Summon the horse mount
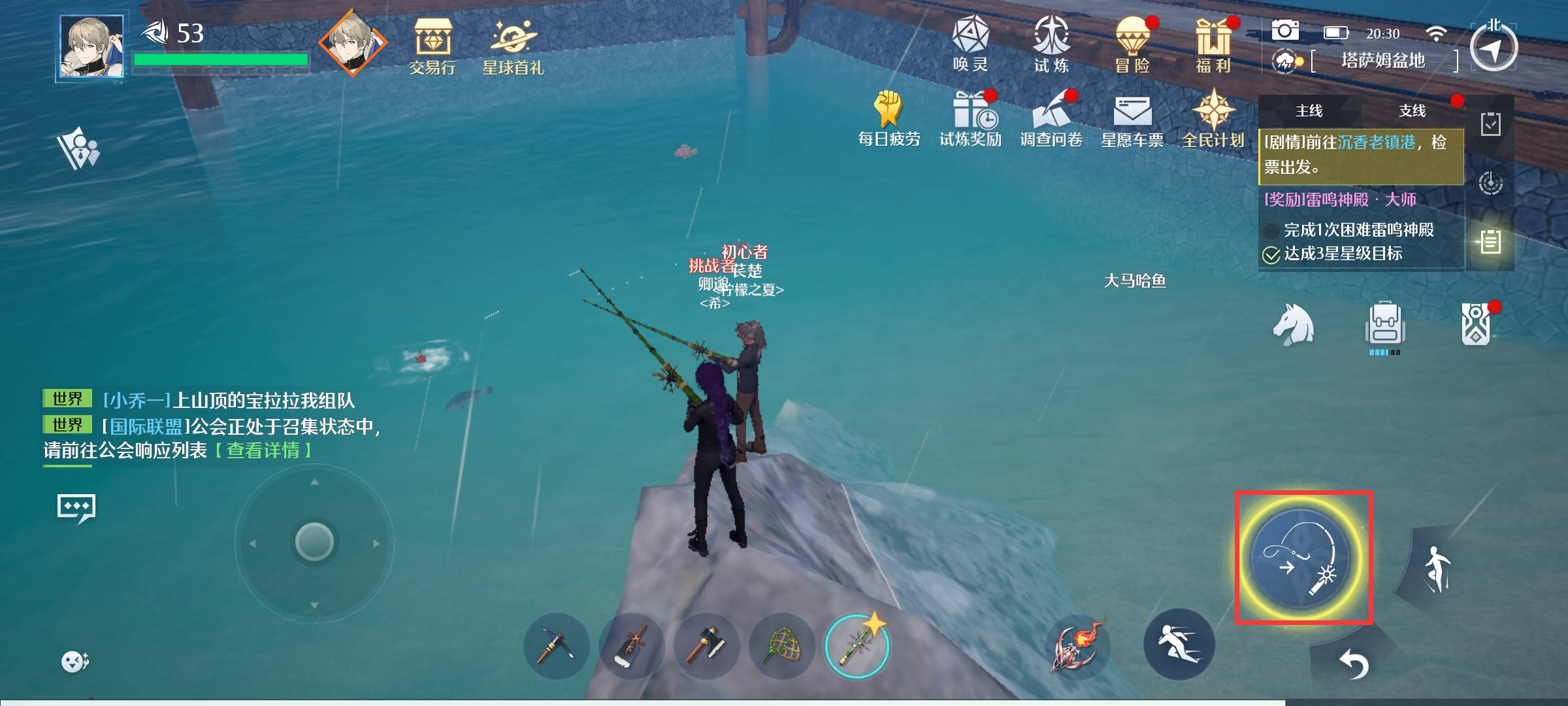 click(x=1293, y=325)
